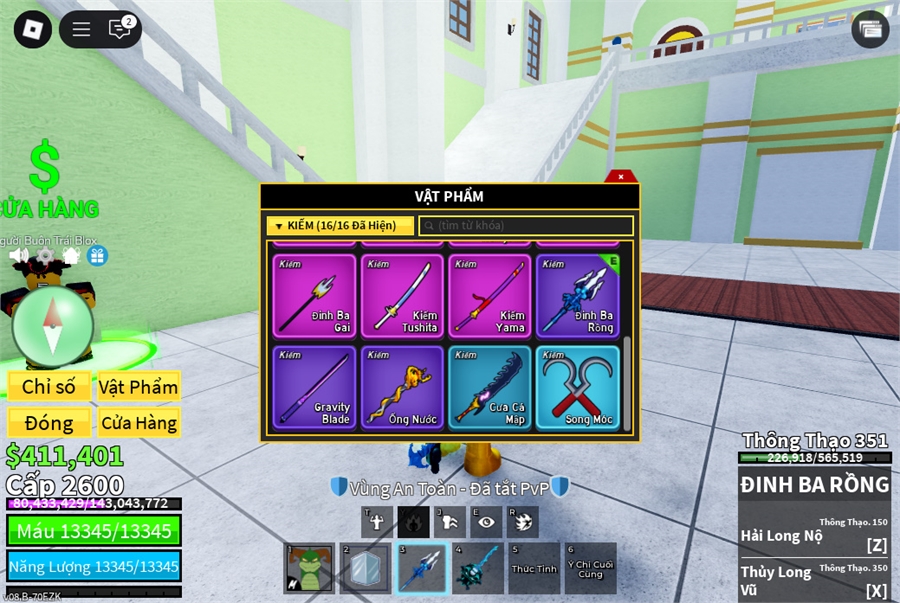Viewport: 900px width, 603px height.
Task: Select the Thức Tỉnh hotbar slot
Action: pos(534,569)
